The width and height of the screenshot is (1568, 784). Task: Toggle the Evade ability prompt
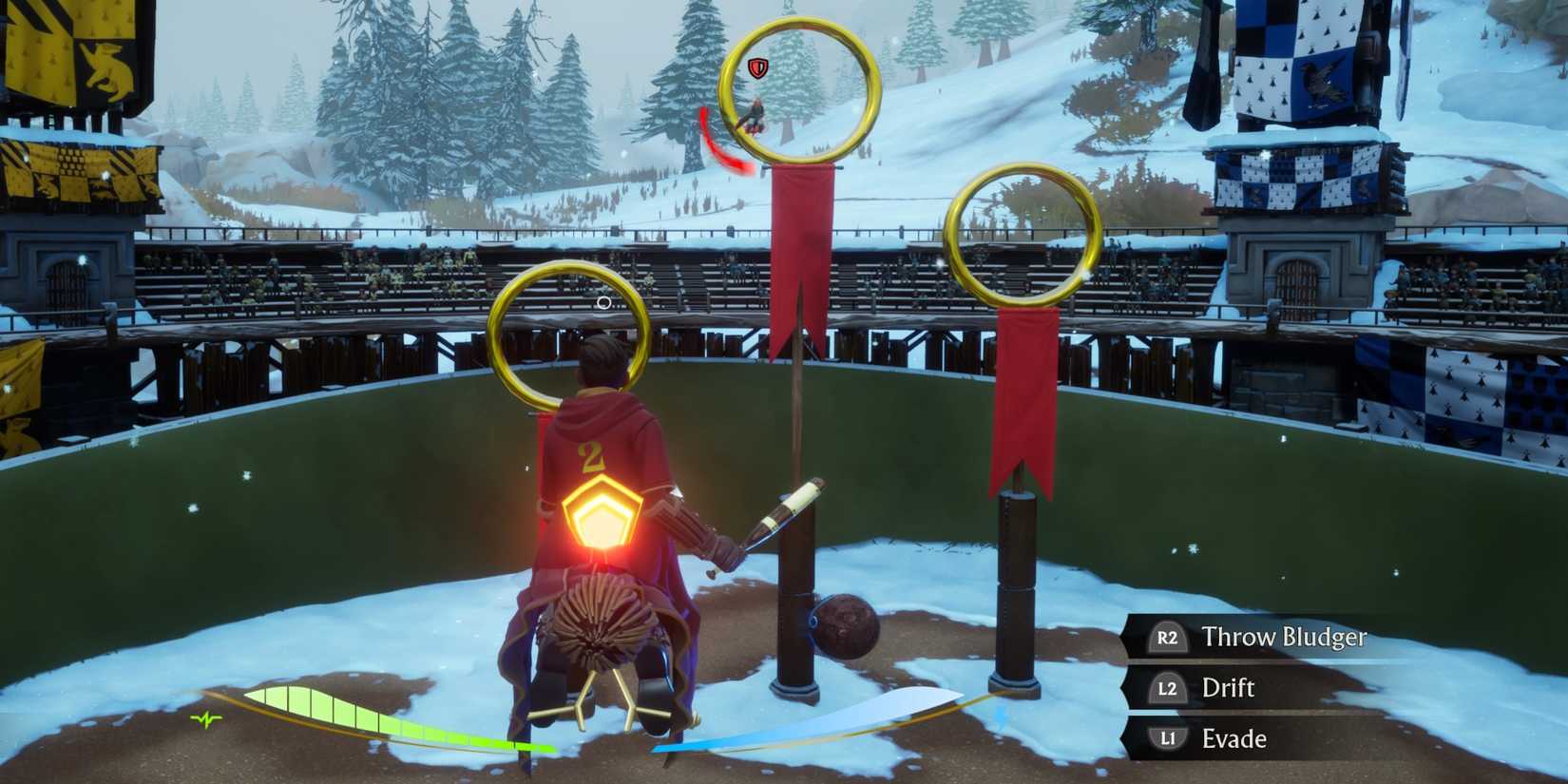[1235, 738]
